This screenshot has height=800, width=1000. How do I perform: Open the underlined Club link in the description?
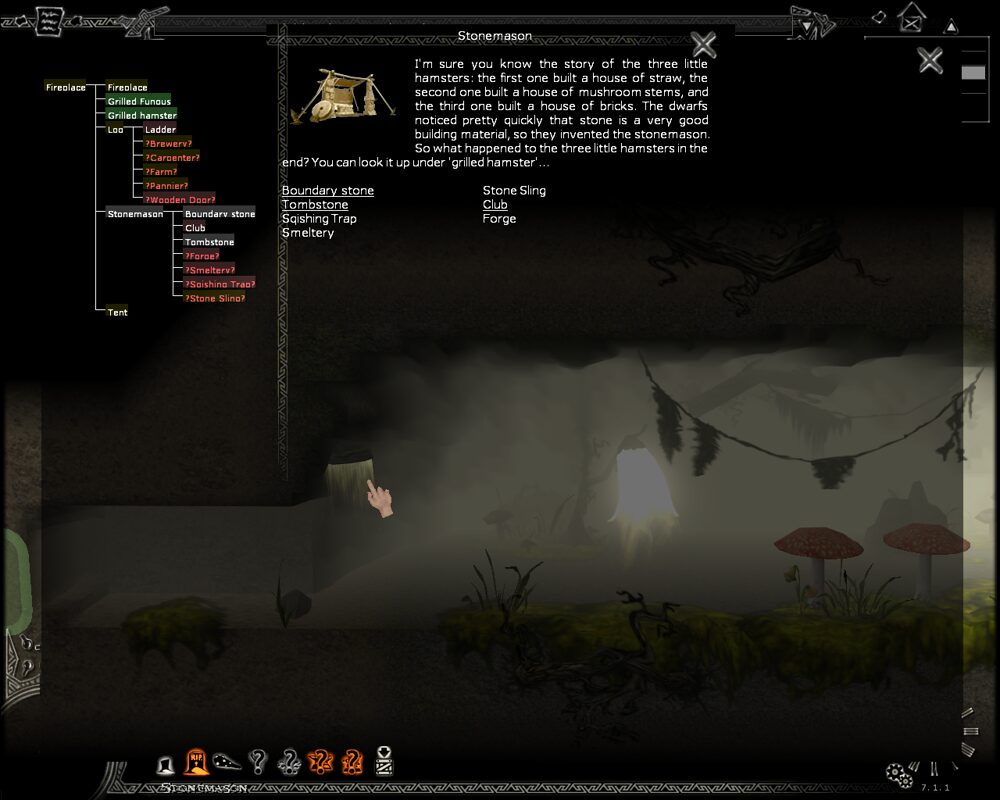click(495, 205)
